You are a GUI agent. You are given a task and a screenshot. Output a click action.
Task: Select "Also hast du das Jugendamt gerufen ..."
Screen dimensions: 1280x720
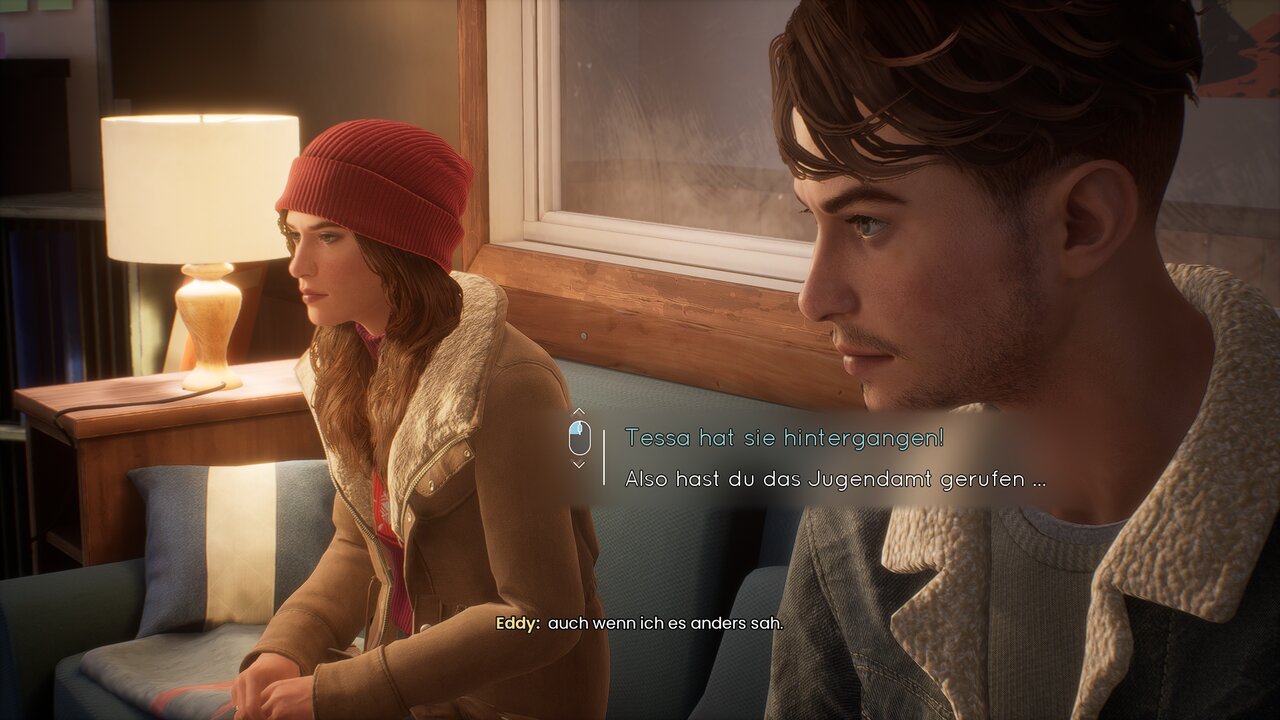click(x=835, y=479)
